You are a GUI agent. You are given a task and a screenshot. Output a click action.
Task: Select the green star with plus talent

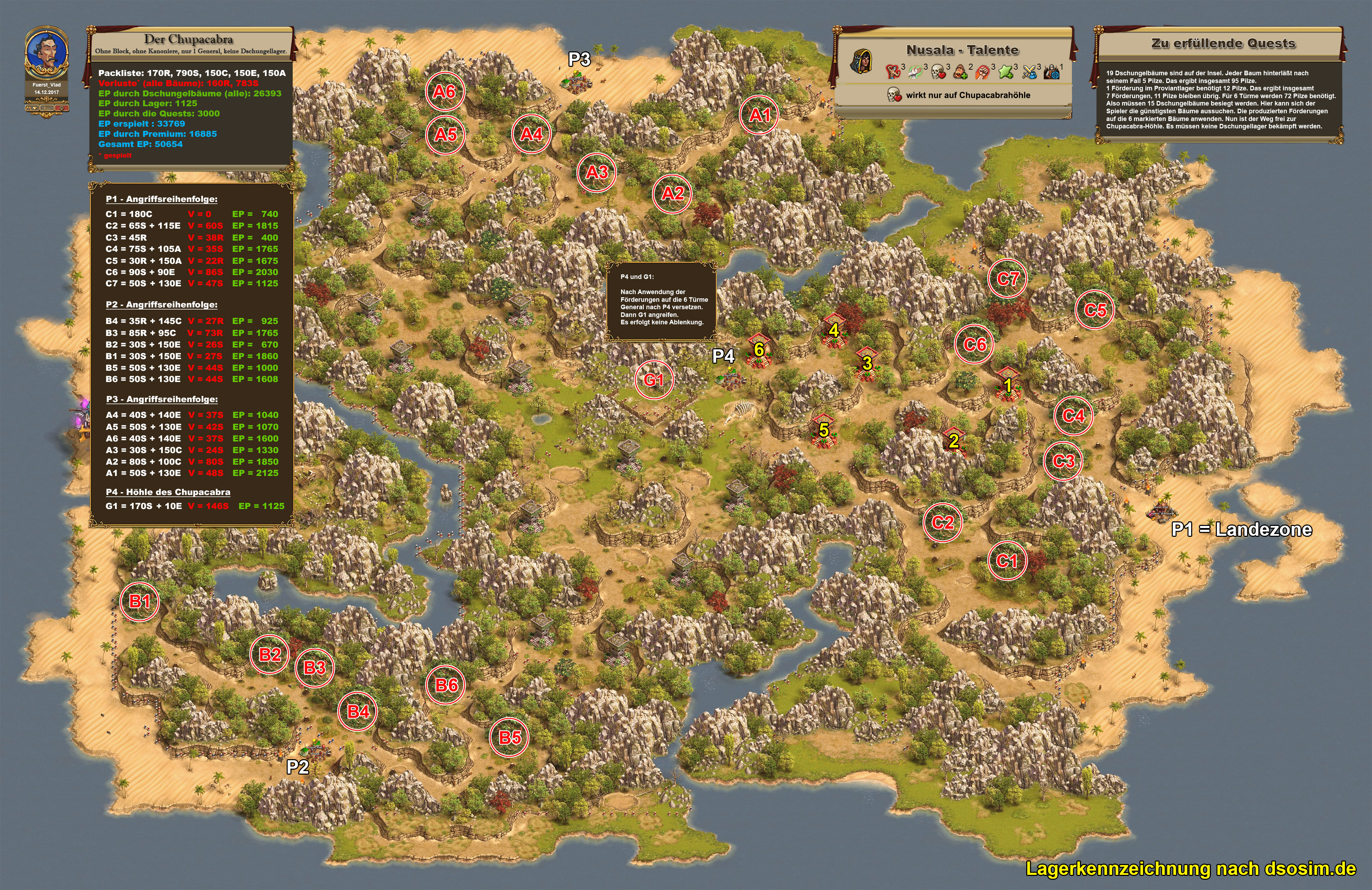coord(1006,72)
